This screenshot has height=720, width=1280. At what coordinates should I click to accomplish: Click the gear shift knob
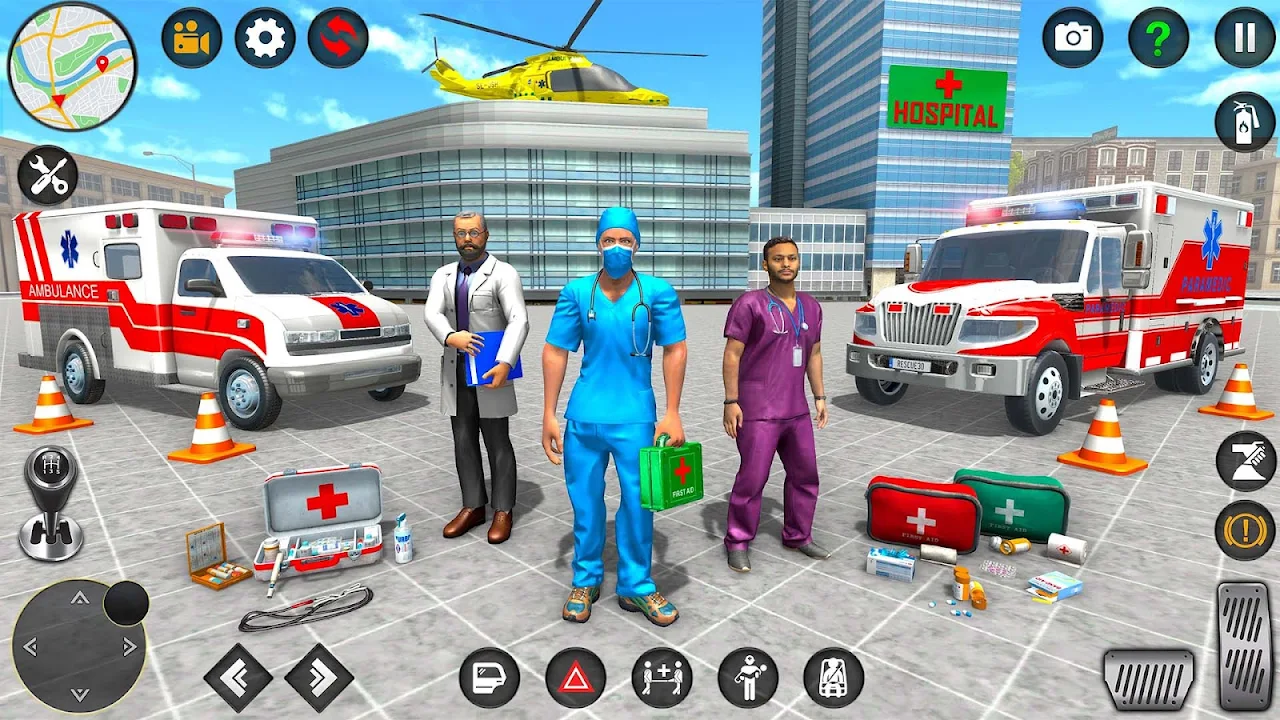[x=50, y=500]
